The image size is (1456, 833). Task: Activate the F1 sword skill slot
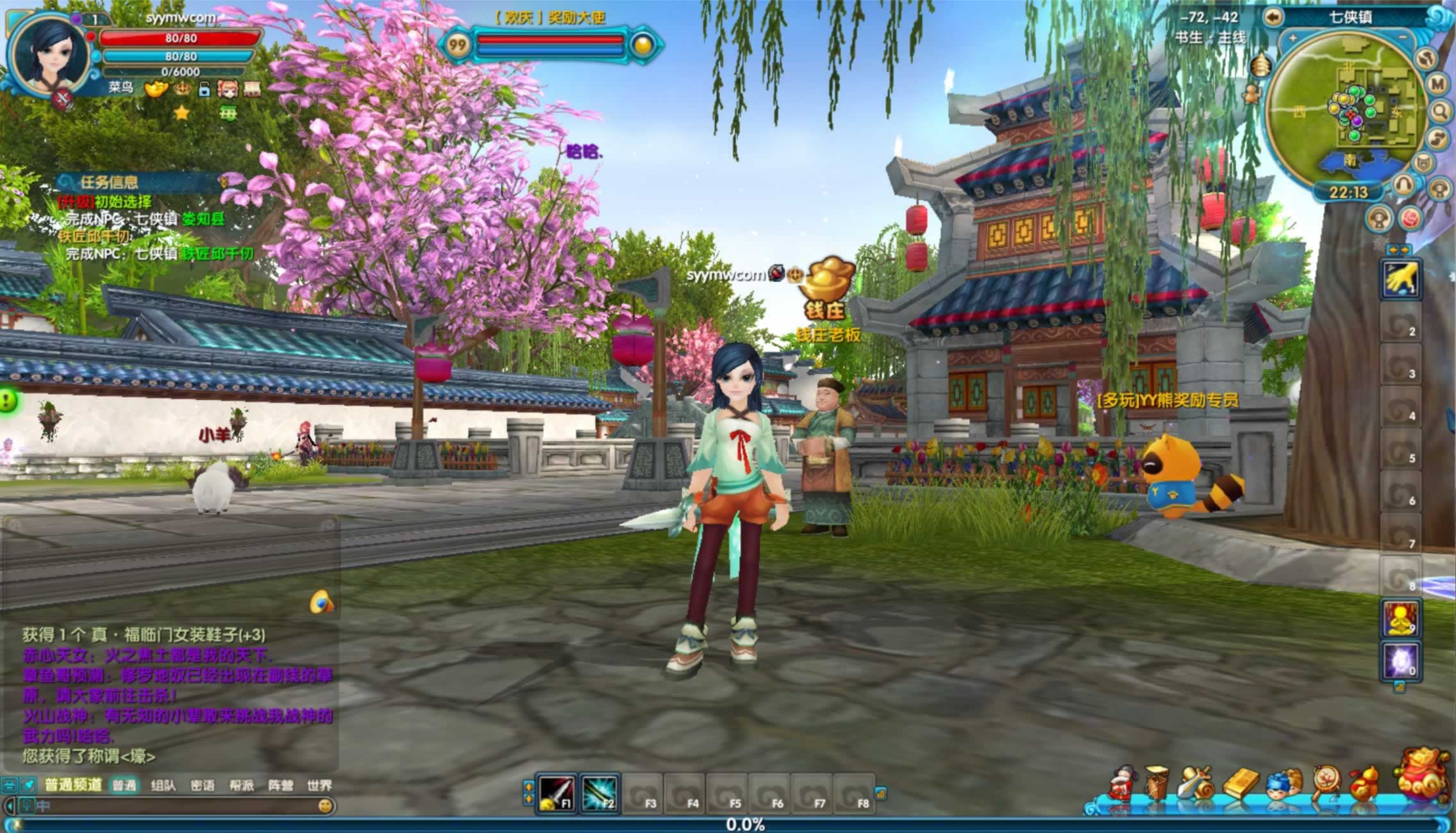pos(556,793)
